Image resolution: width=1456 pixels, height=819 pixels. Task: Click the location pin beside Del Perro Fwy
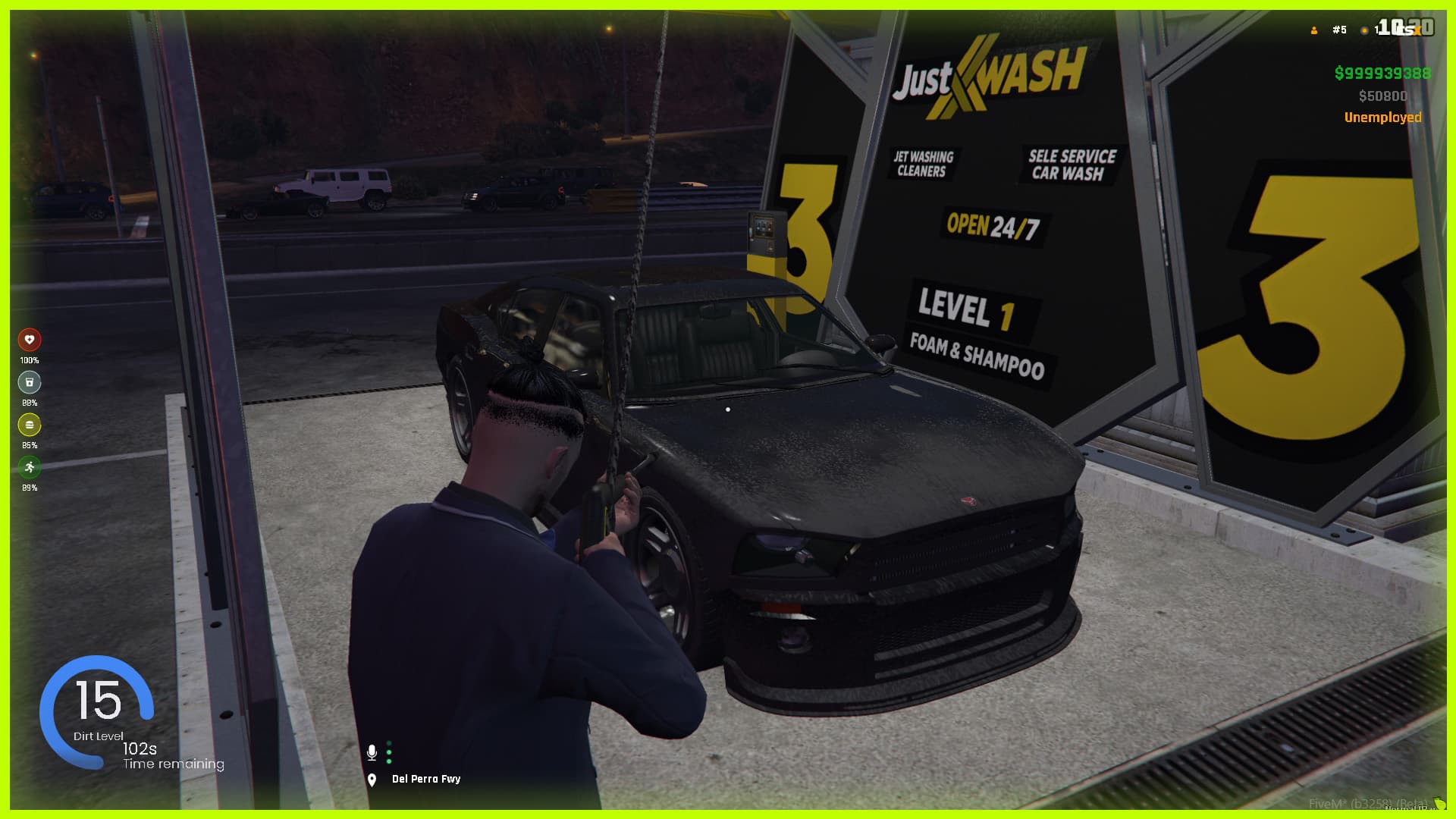372,780
